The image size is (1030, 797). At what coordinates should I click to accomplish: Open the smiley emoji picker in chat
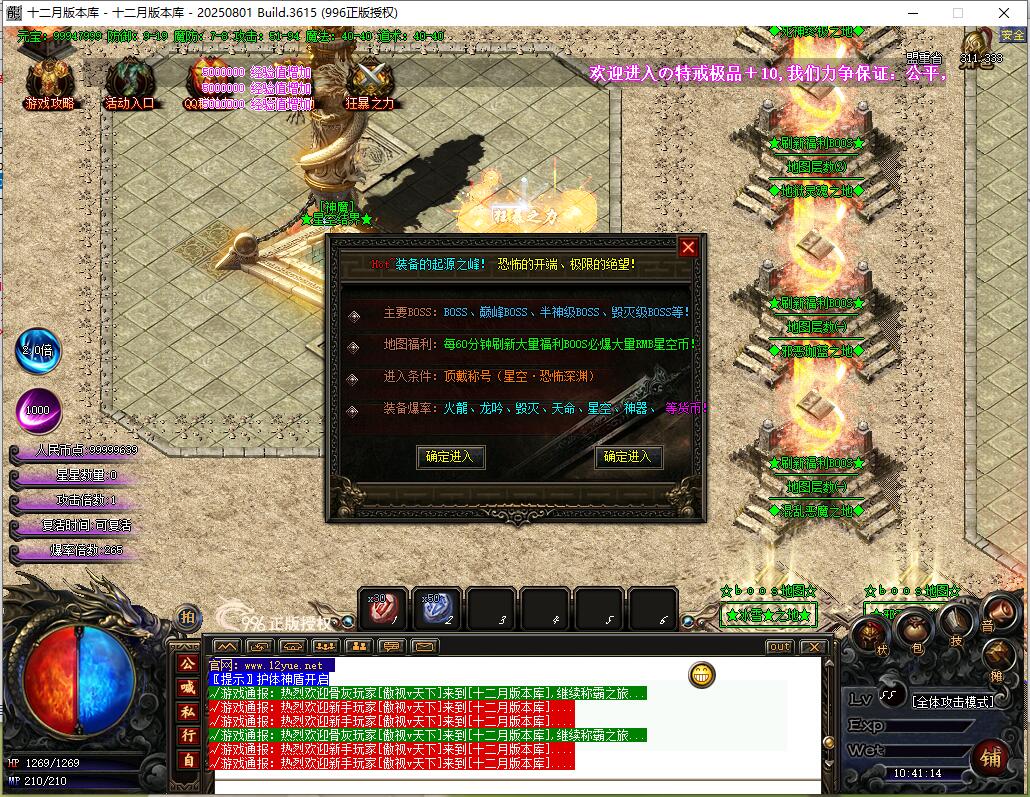[x=702, y=675]
